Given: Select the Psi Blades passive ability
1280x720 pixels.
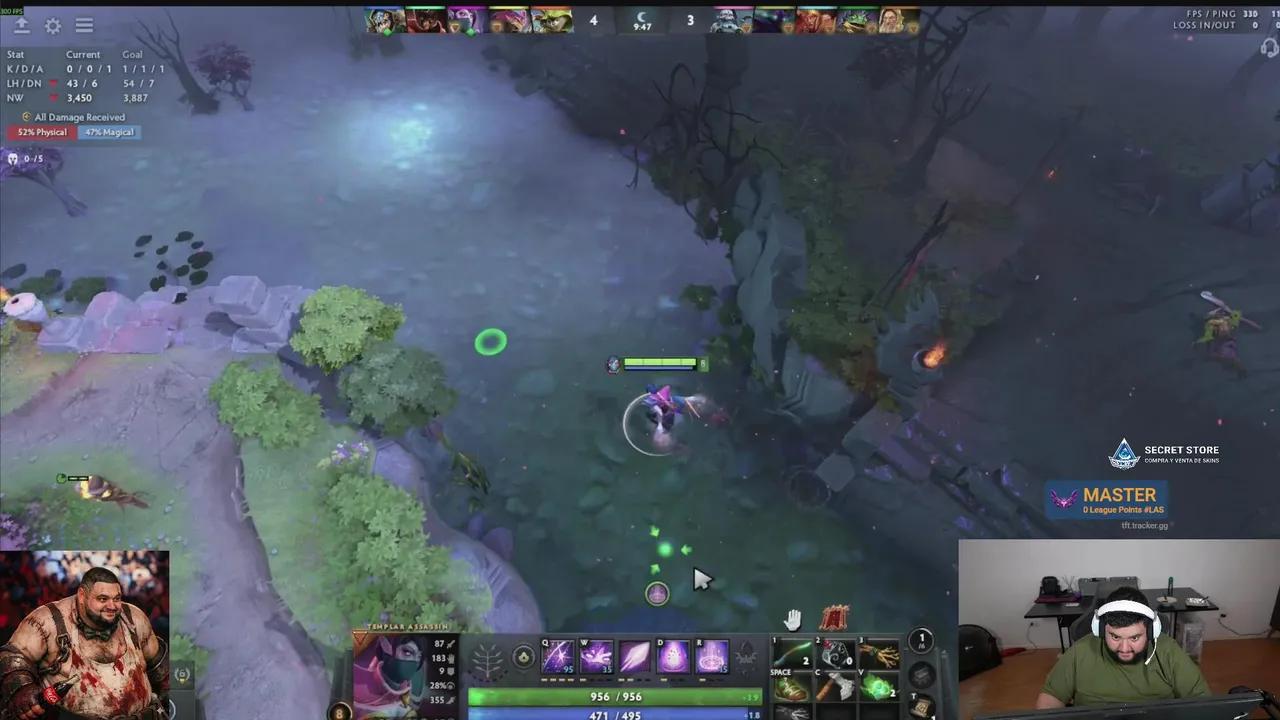Looking at the screenshot, I should coord(634,658).
